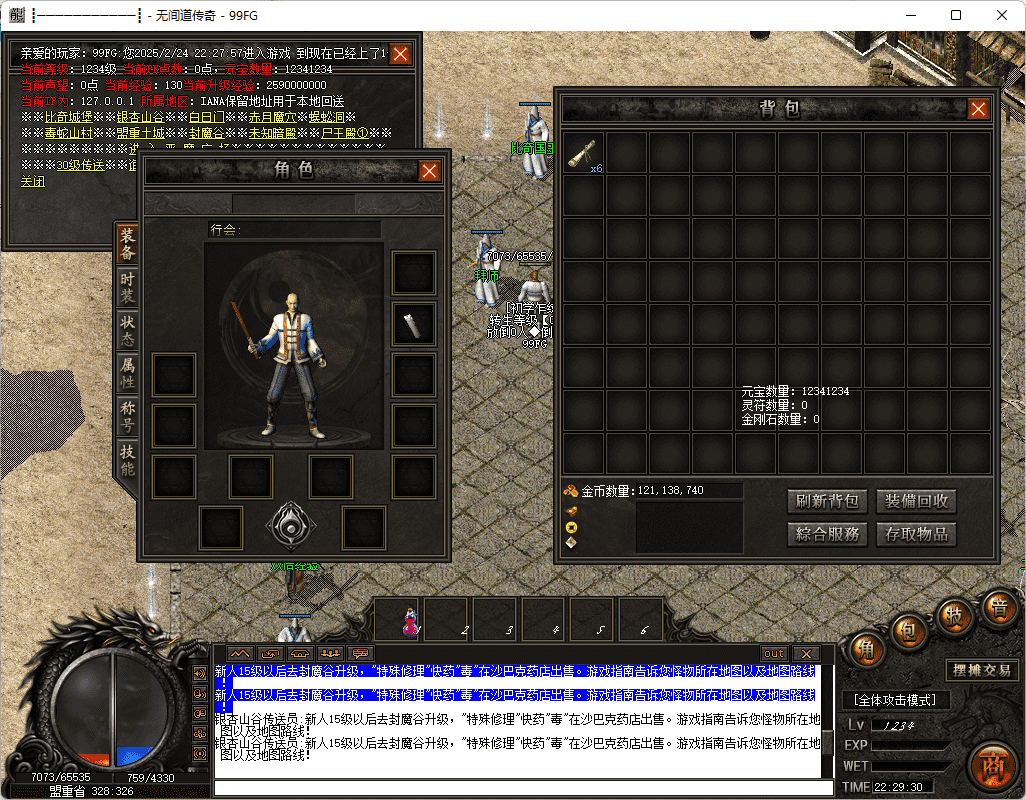Open the 綜合服務 services button

[x=827, y=534]
